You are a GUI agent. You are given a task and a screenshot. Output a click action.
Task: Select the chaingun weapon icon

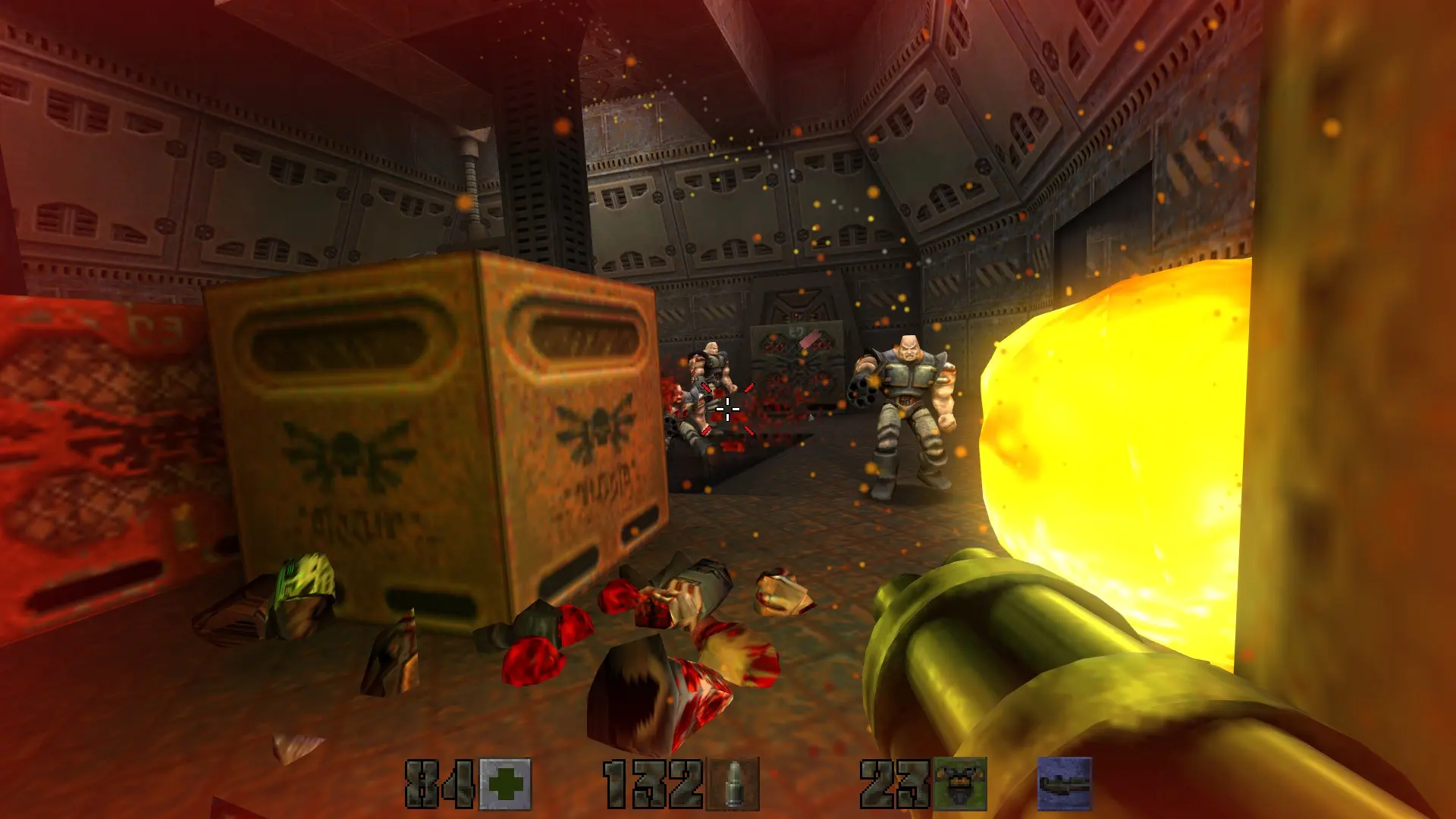point(1065,784)
